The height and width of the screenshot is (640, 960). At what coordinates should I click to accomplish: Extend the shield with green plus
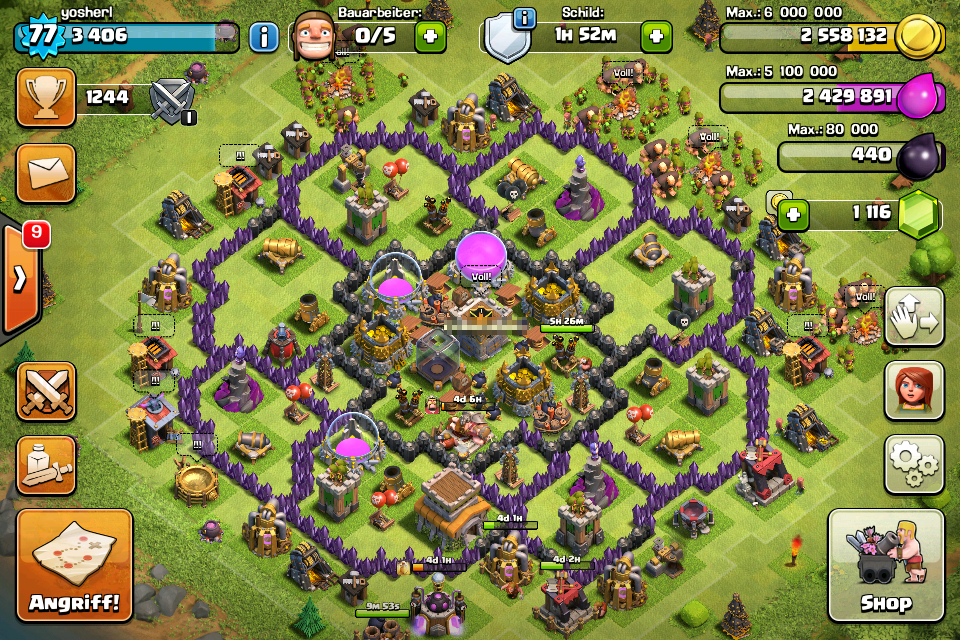656,37
